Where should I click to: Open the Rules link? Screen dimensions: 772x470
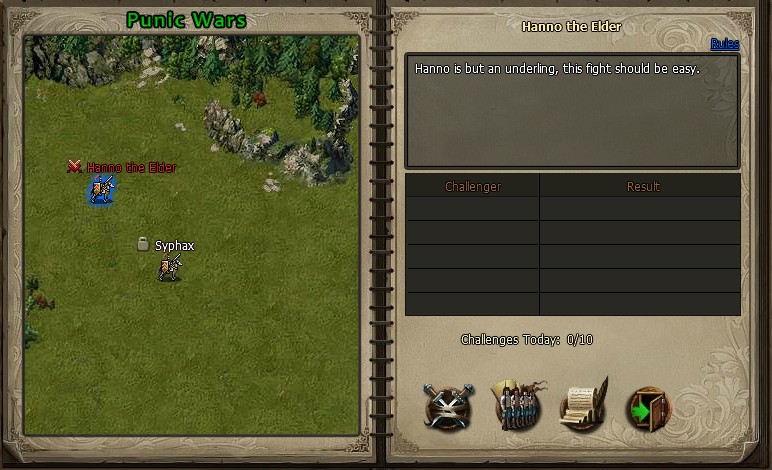coord(724,44)
